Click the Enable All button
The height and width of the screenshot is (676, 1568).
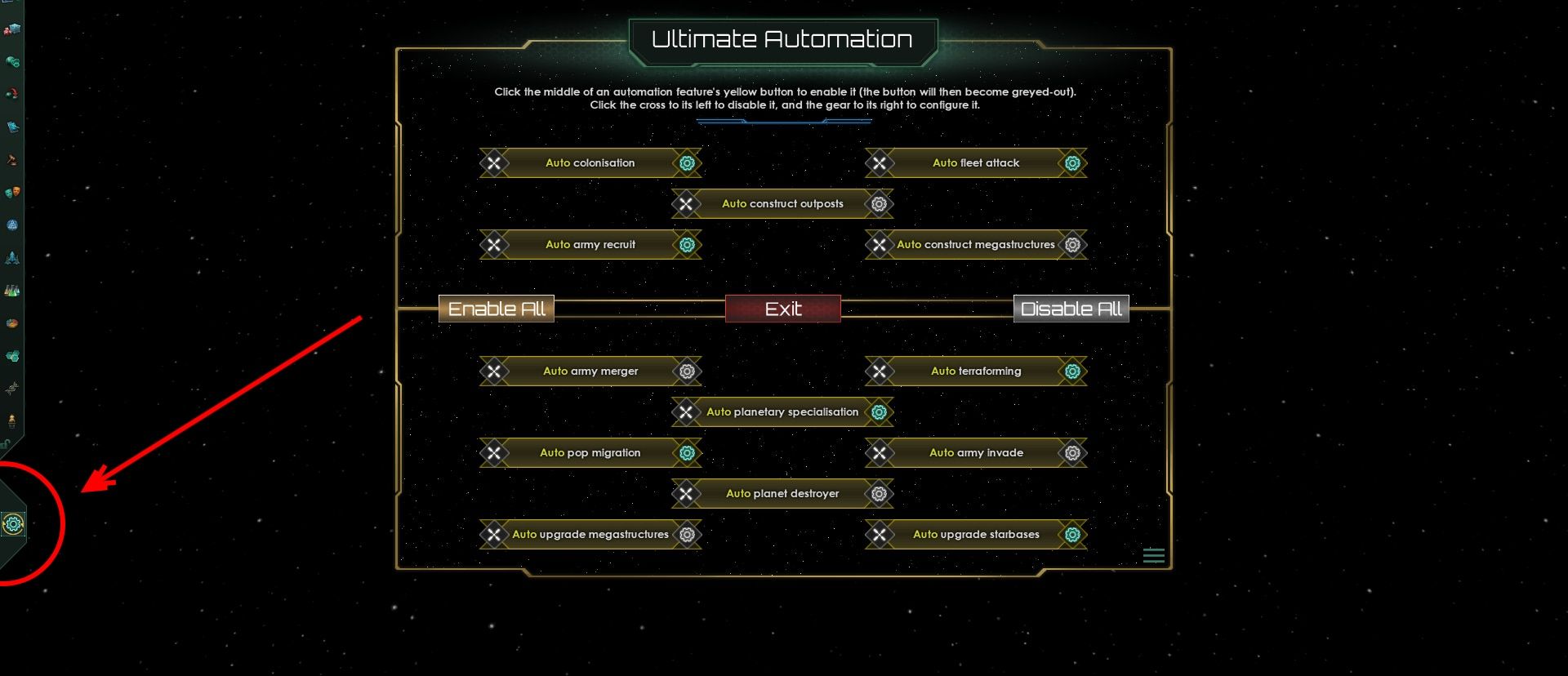point(496,309)
